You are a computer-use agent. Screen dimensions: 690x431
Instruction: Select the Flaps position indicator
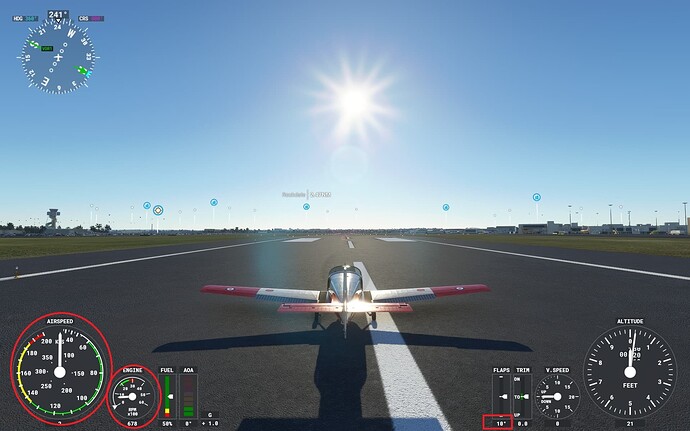[x=501, y=397]
